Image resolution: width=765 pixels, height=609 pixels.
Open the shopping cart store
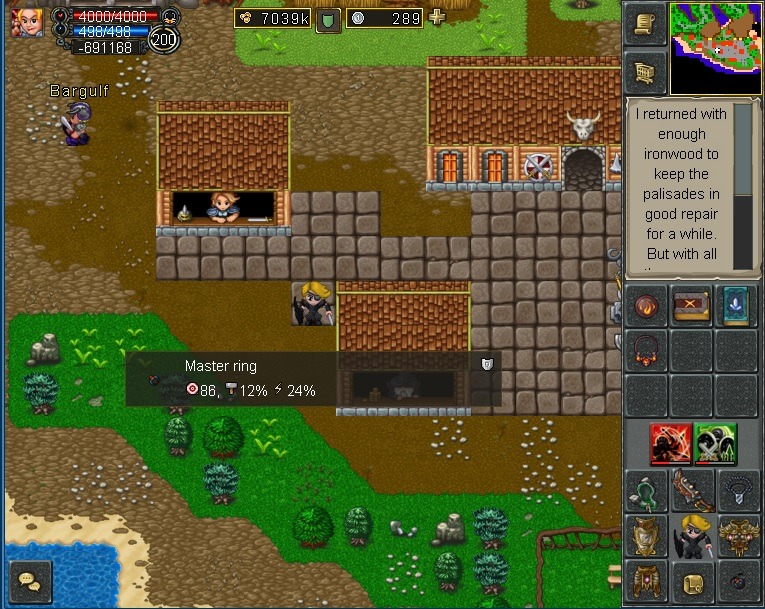645,72
